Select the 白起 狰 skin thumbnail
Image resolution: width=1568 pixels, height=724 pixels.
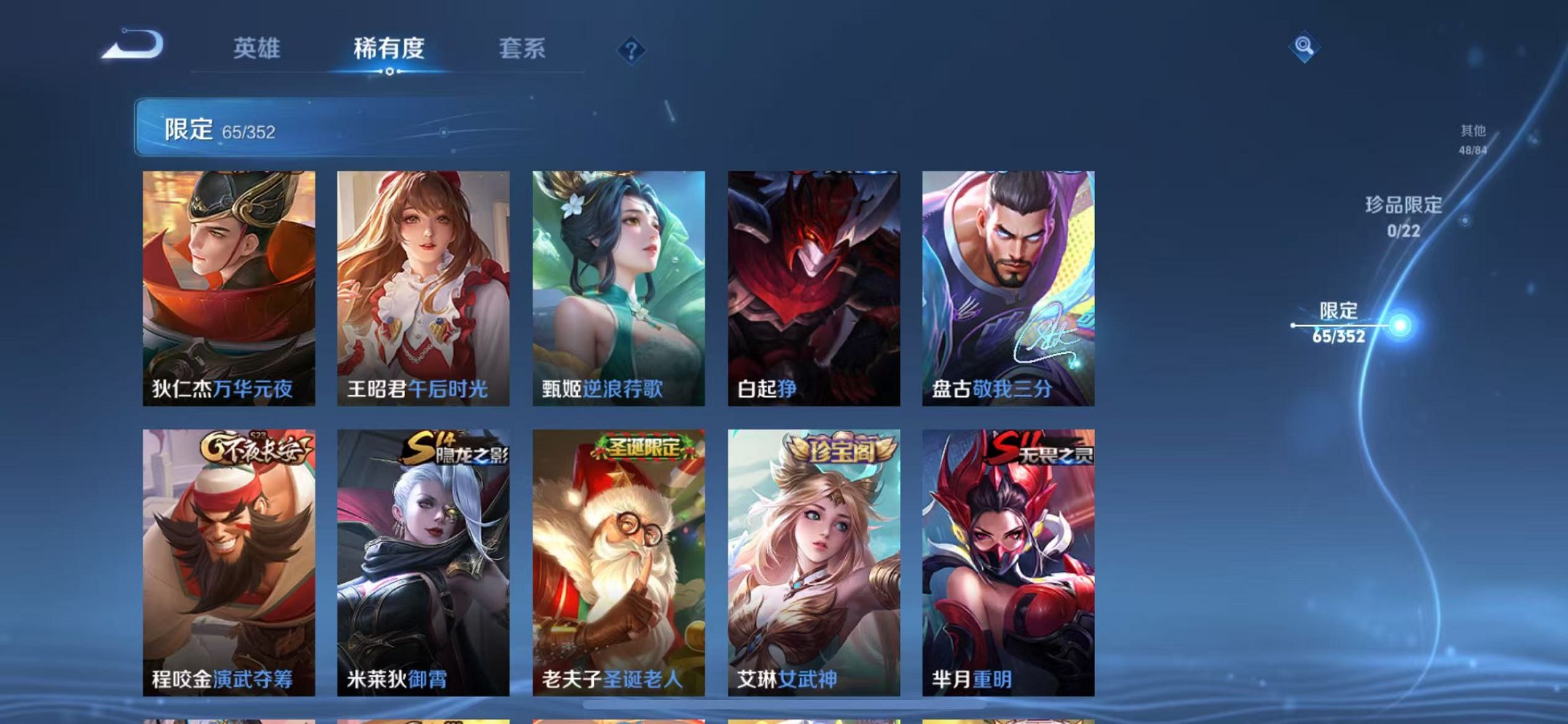(x=812, y=284)
